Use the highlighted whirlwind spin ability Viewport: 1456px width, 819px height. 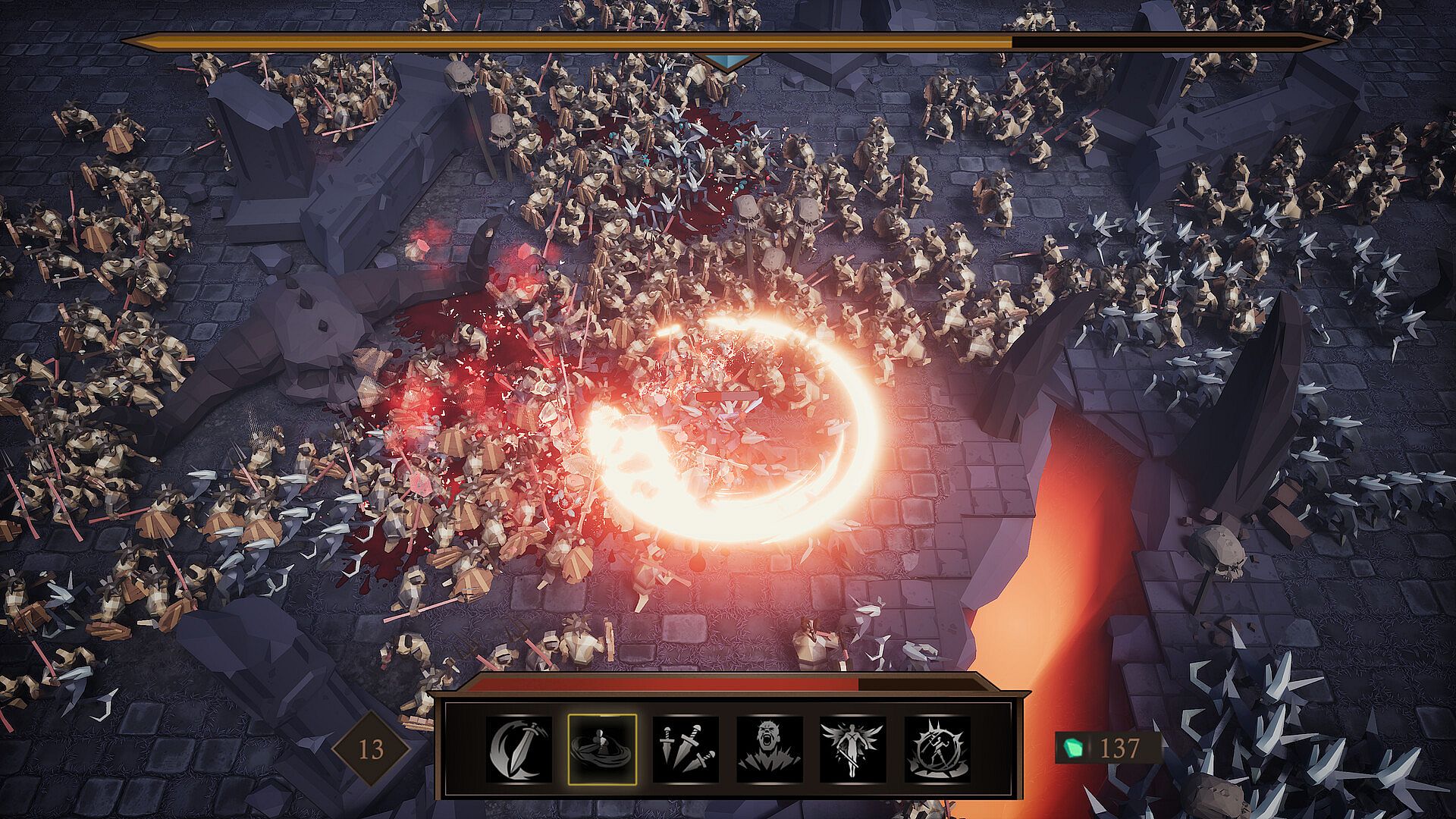pos(602,749)
